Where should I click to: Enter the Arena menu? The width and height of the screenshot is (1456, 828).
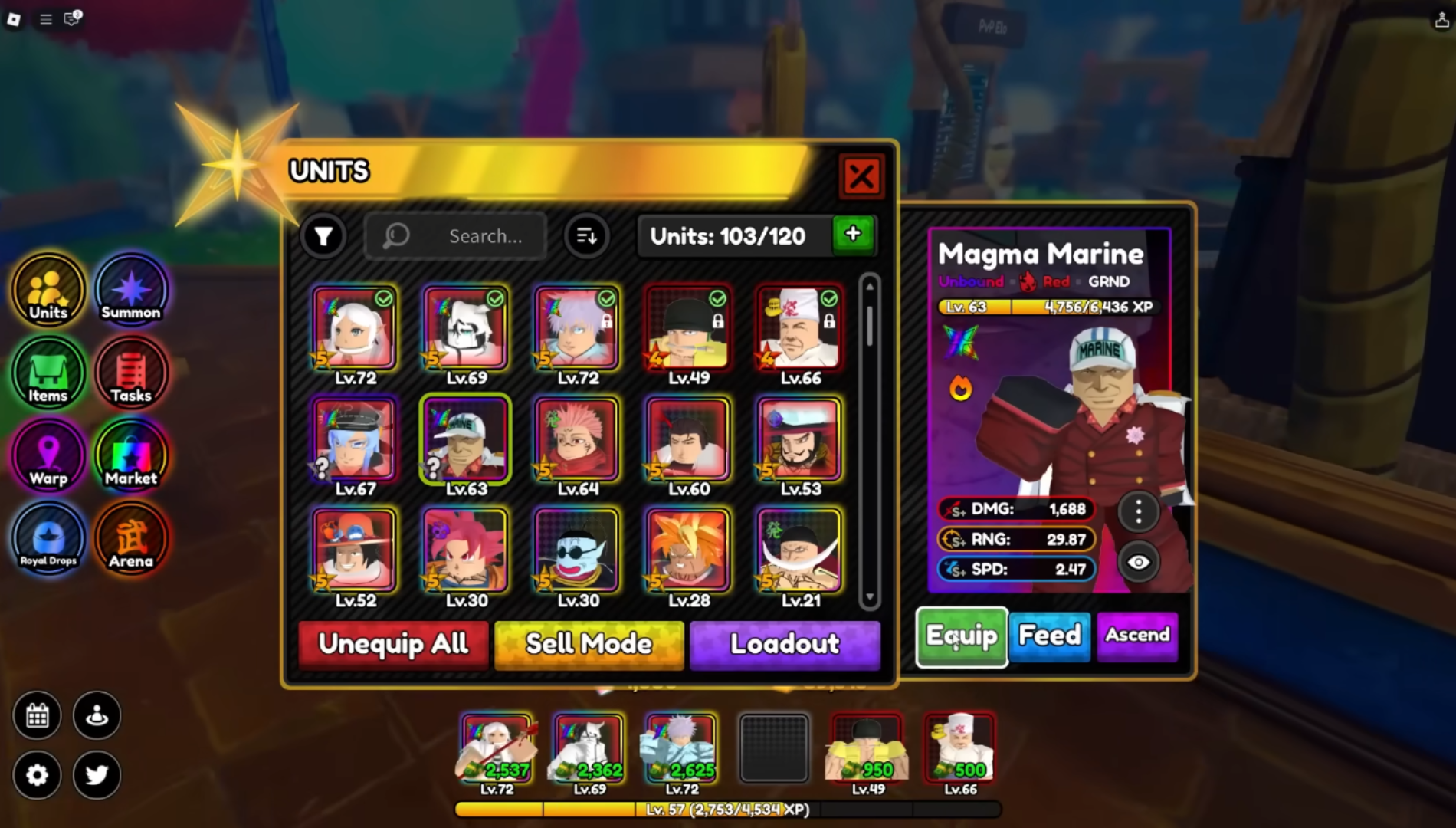pyautogui.click(x=131, y=540)
